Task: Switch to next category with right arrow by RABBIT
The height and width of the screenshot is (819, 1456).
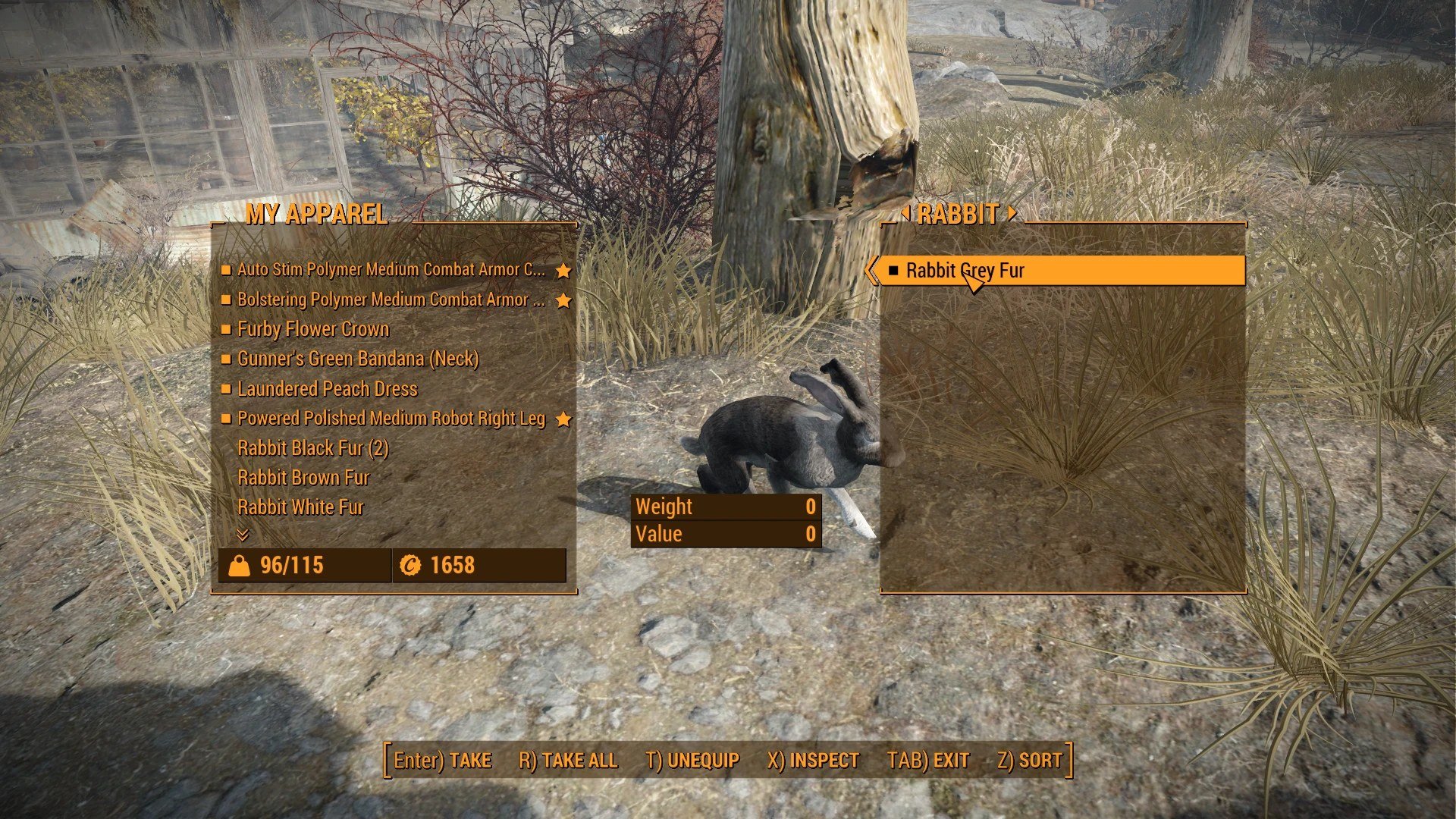Action: pyautogui.click(x=1012, y=214)
